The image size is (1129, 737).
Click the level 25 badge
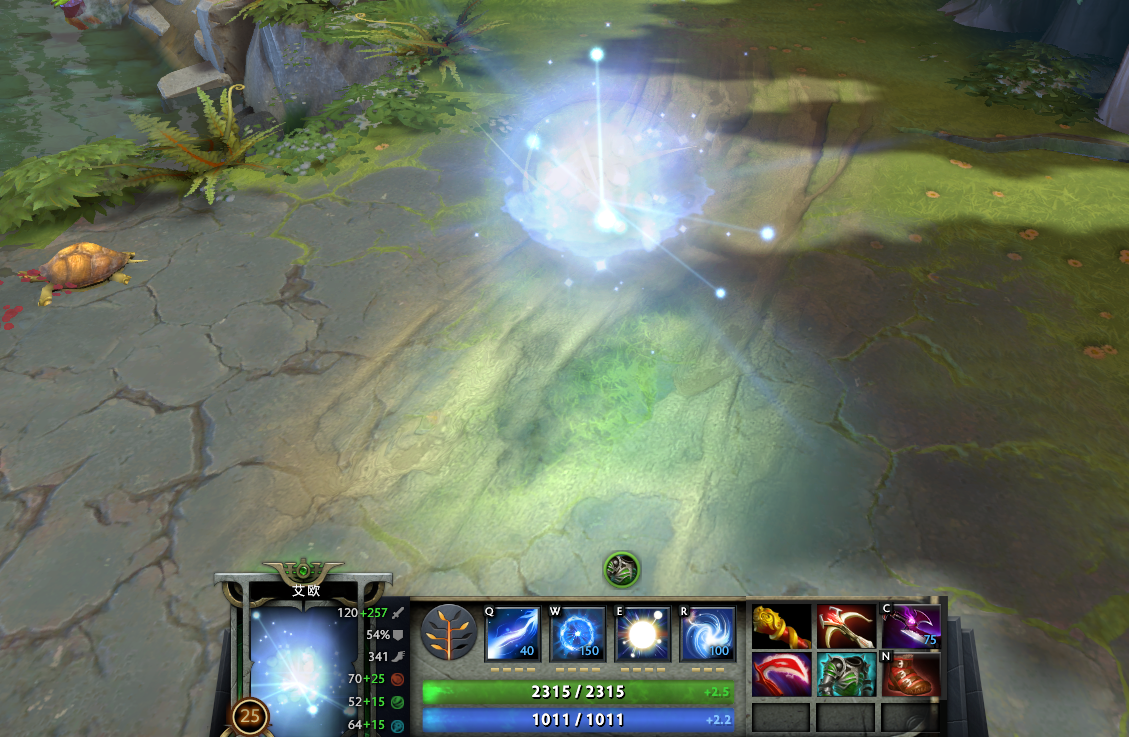[x=250, y=717]
